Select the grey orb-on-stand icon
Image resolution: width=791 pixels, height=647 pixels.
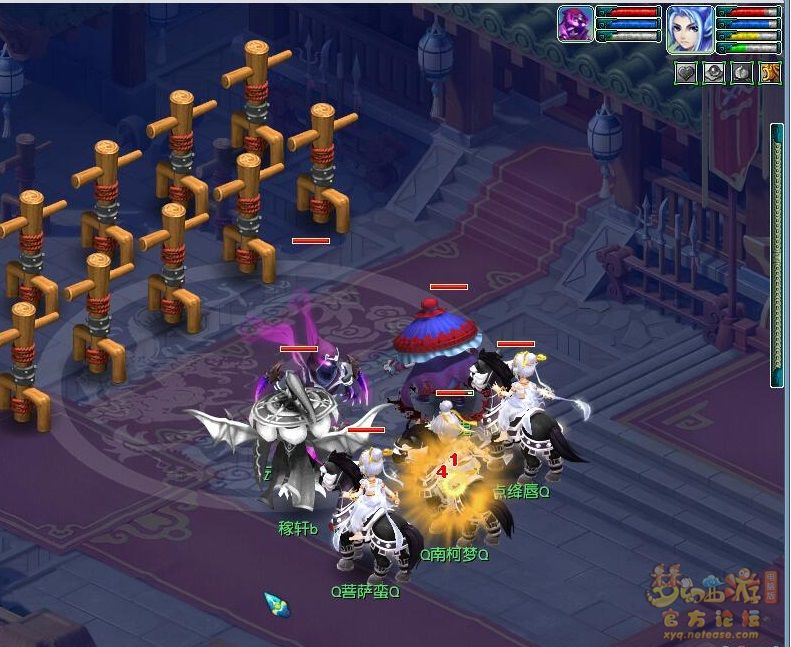(714, 73)
